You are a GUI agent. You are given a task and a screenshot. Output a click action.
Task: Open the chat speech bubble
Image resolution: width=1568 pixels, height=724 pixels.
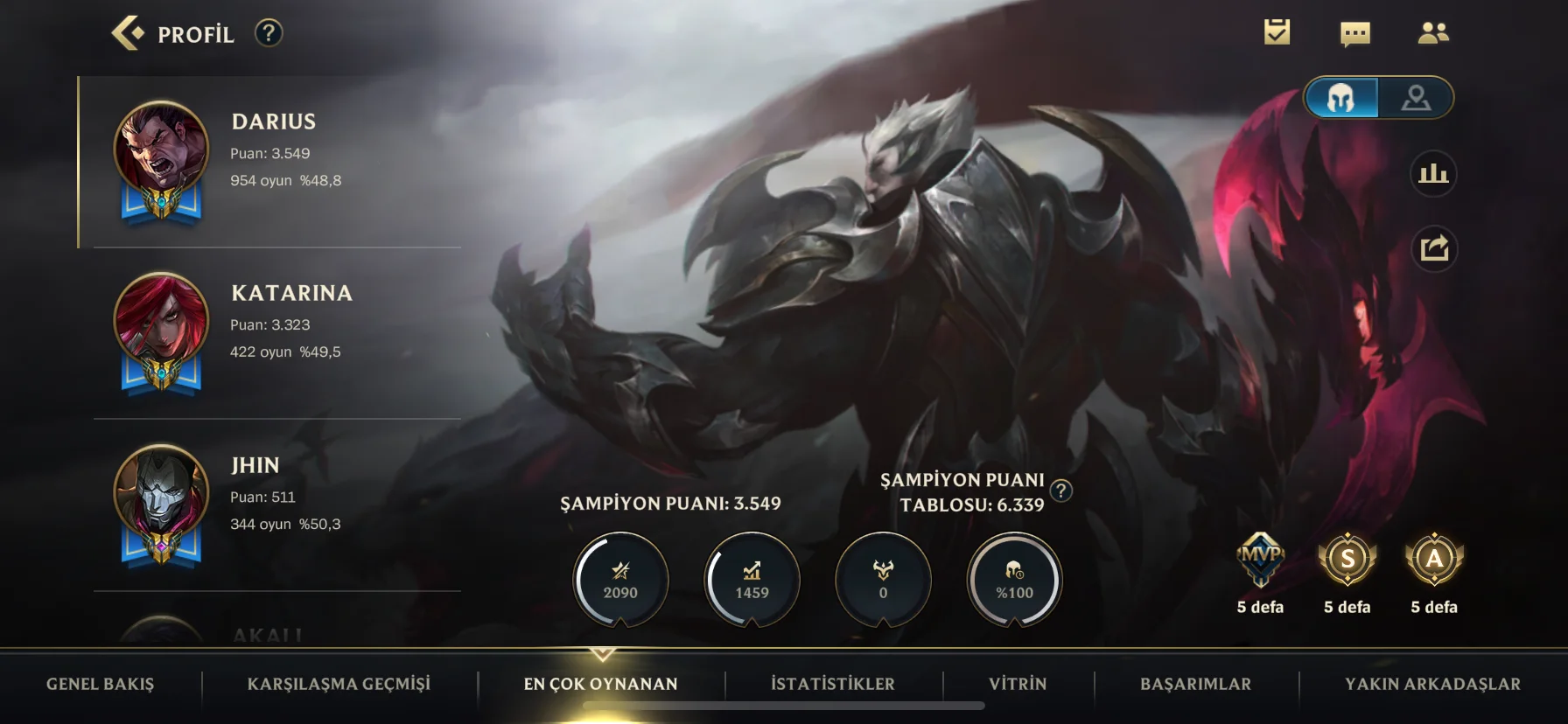coord(1354,34)
